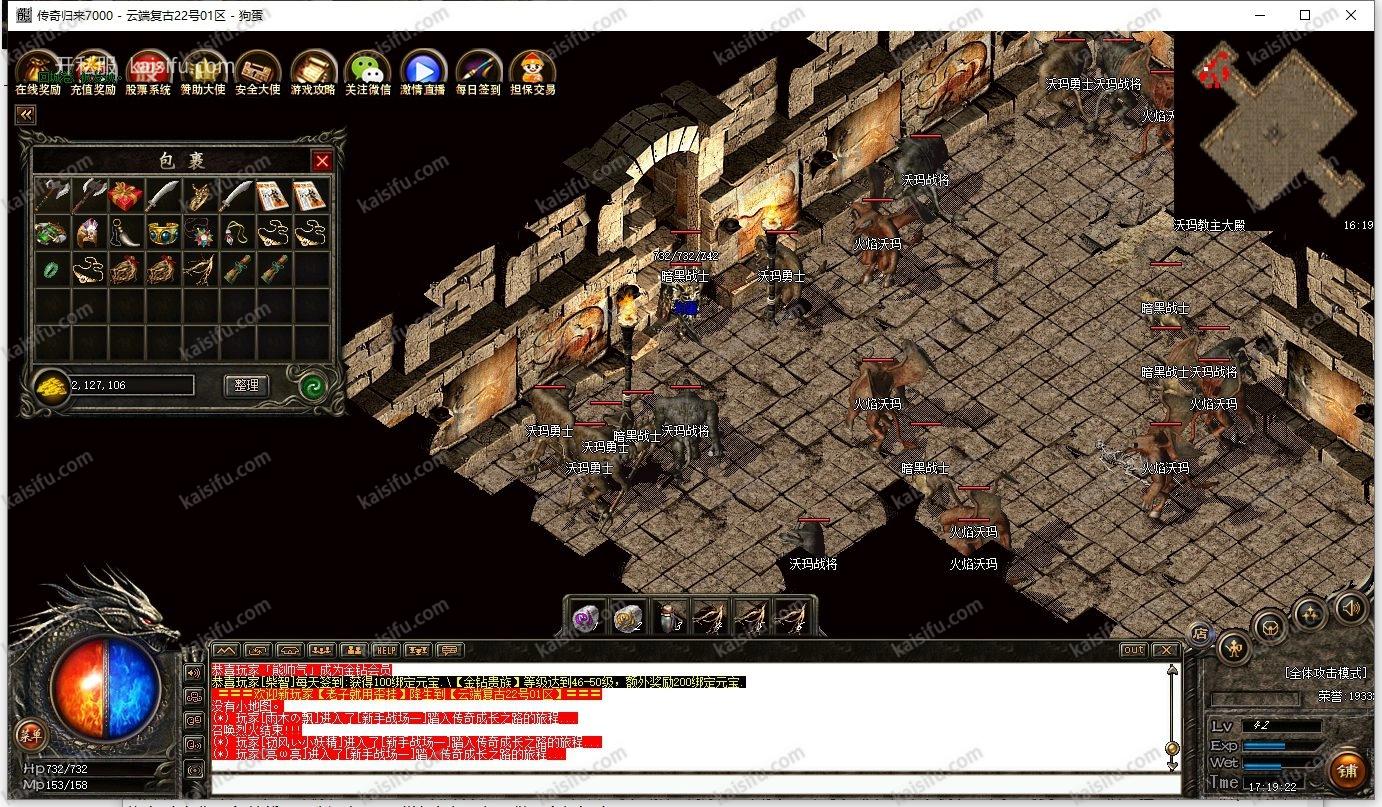Open the 游戏攻略 game guide
The height and width of the screenshot is (807, 1382).
click(x=313, y=71)
